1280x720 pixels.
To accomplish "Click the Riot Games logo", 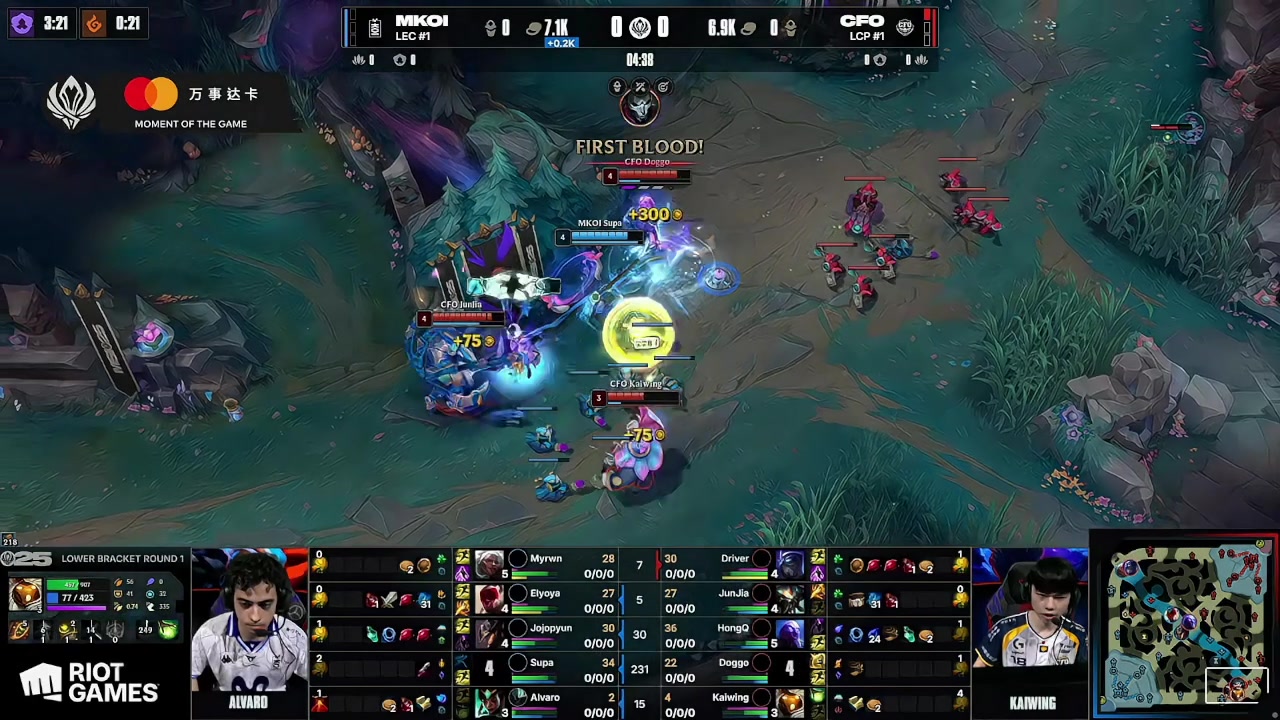I will coord(90,684).
